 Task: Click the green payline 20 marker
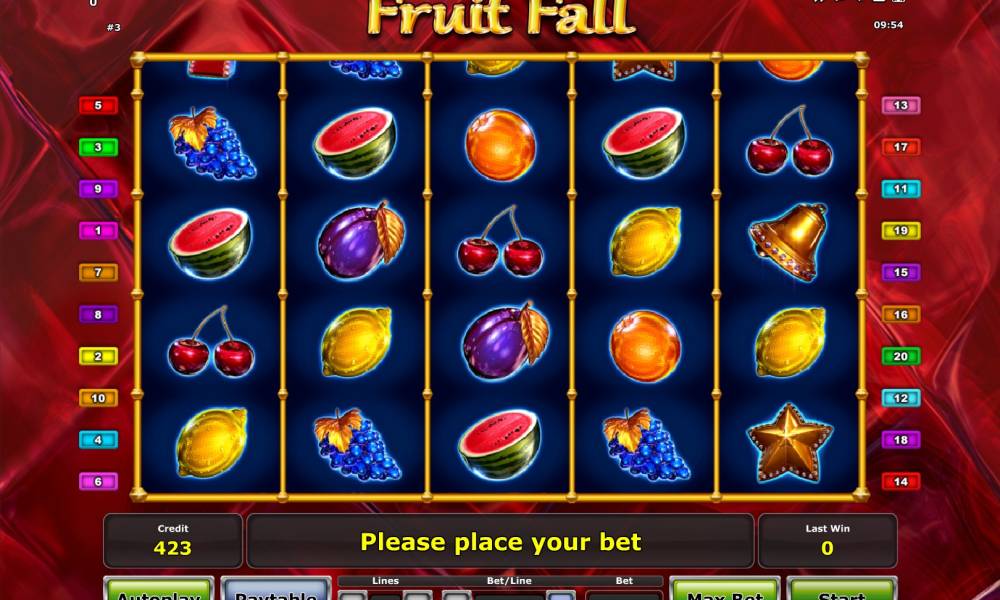click(901, 356)
